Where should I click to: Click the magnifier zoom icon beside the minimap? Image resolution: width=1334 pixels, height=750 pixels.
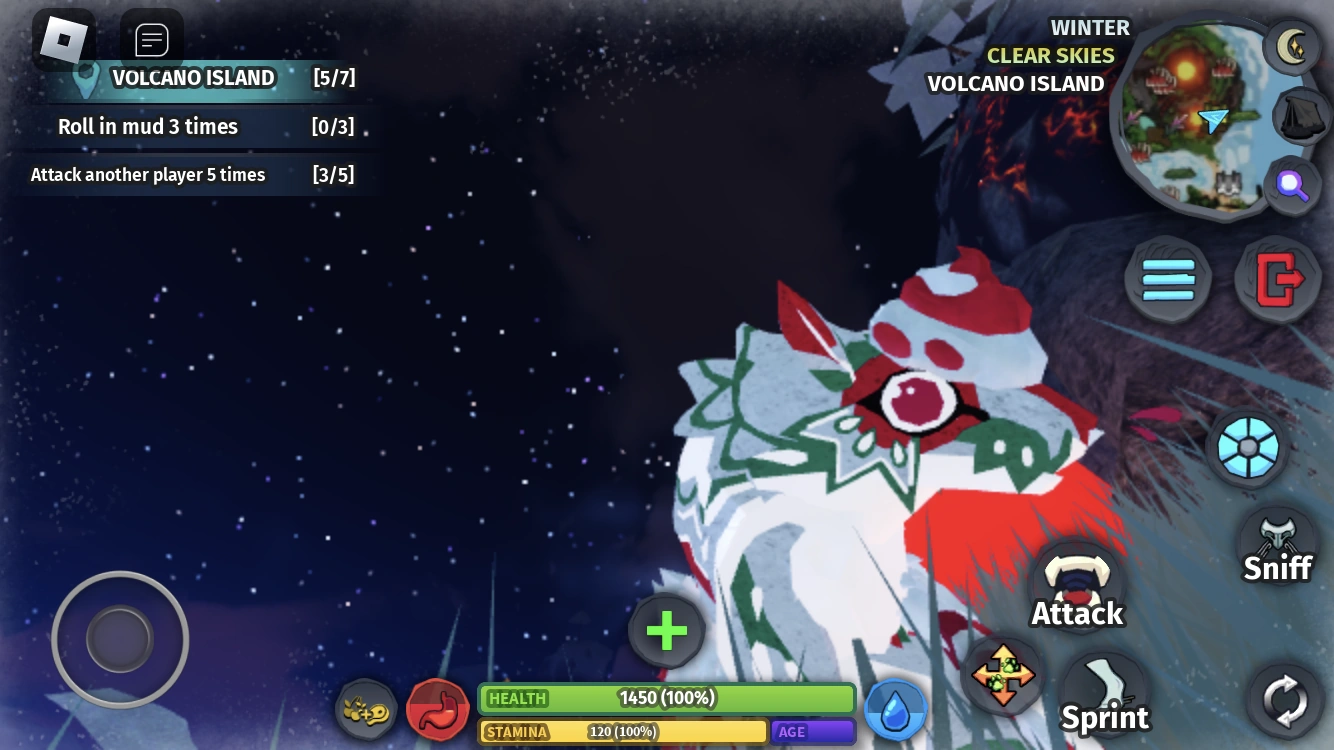coord(1293,185)
